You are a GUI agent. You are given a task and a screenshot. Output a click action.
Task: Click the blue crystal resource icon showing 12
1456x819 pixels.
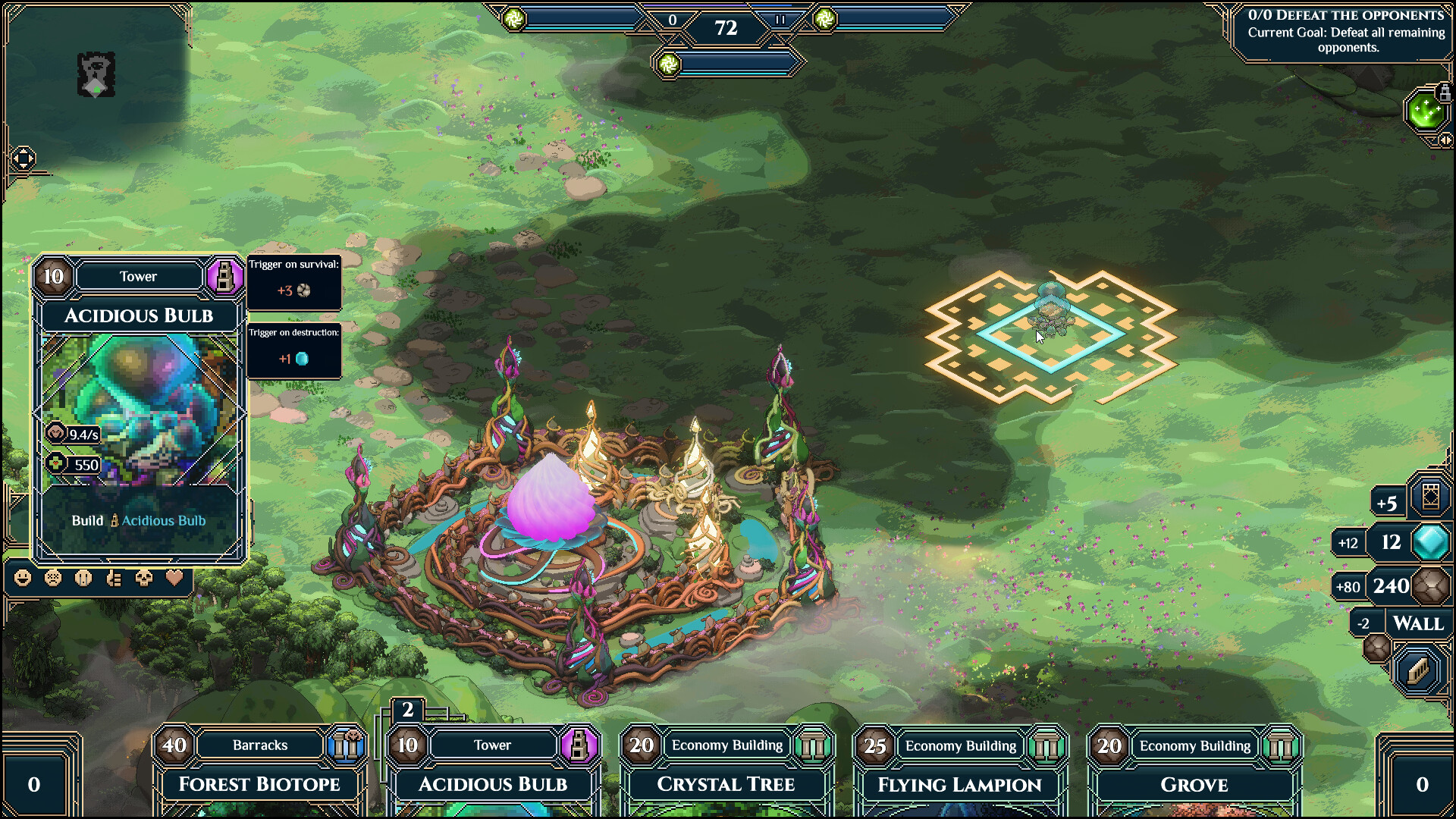1429,541
